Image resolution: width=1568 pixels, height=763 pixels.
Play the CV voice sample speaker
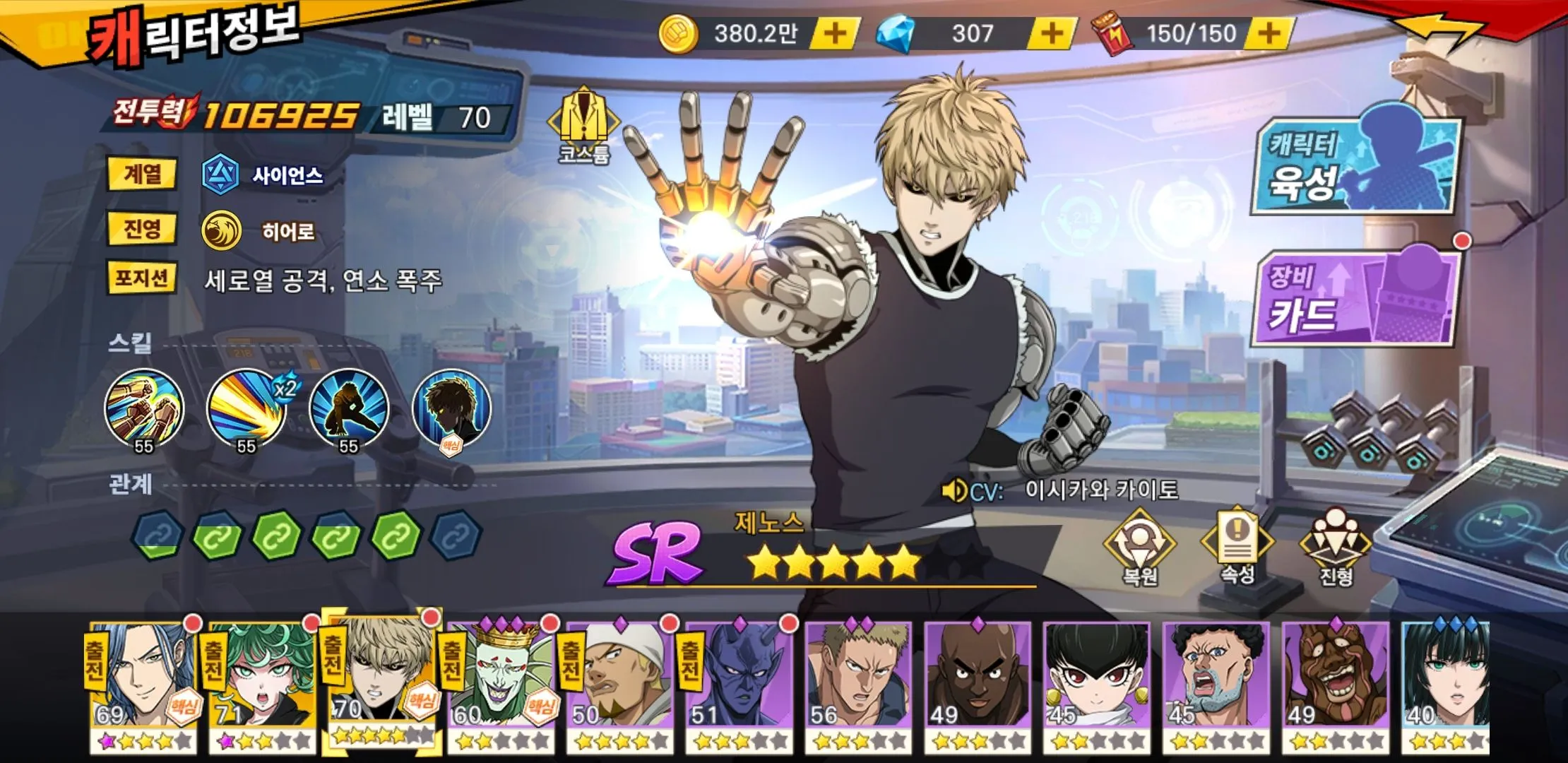tap(954, 490)
